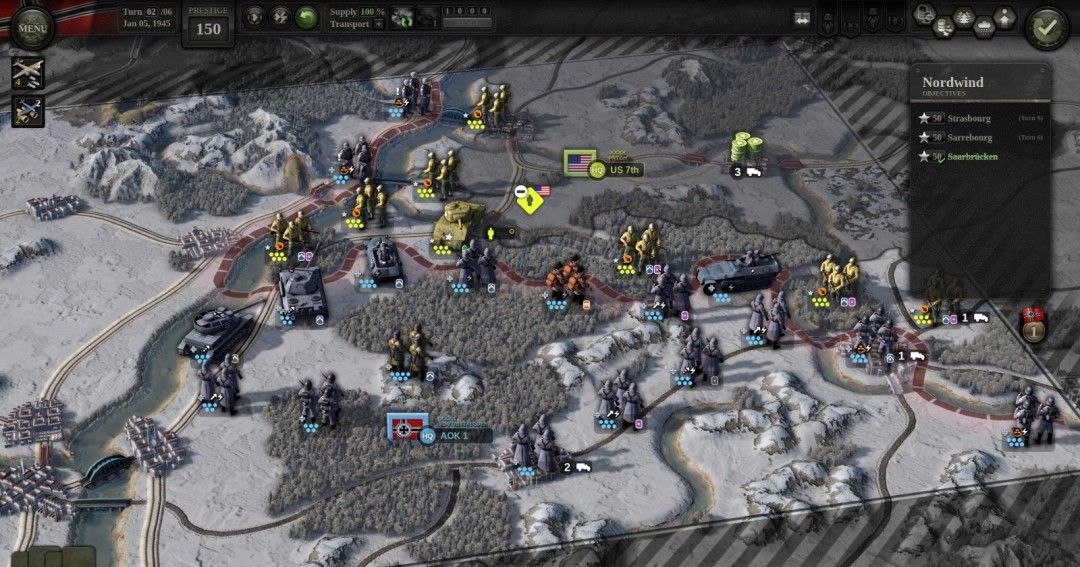The image size is (1080, 567).
Task: Open the German flag medal counter
Action: 1033,324
